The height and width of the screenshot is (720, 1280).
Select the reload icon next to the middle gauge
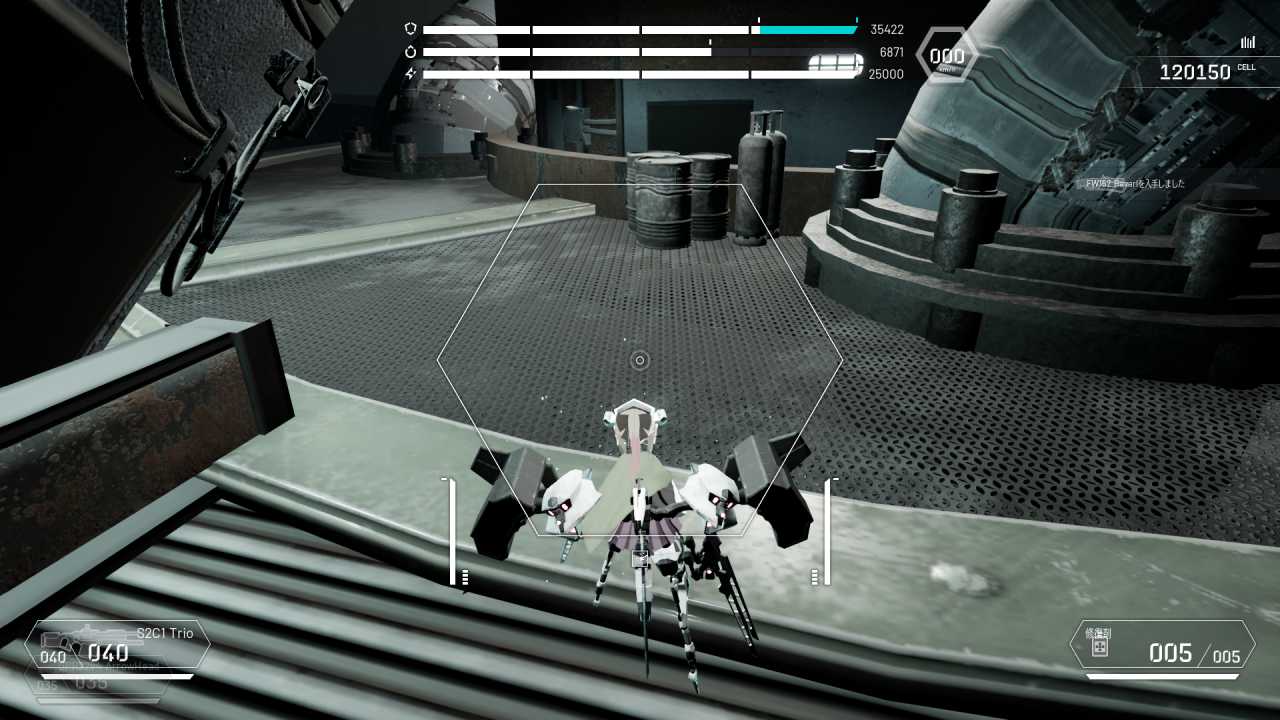[x=411, y=51]
